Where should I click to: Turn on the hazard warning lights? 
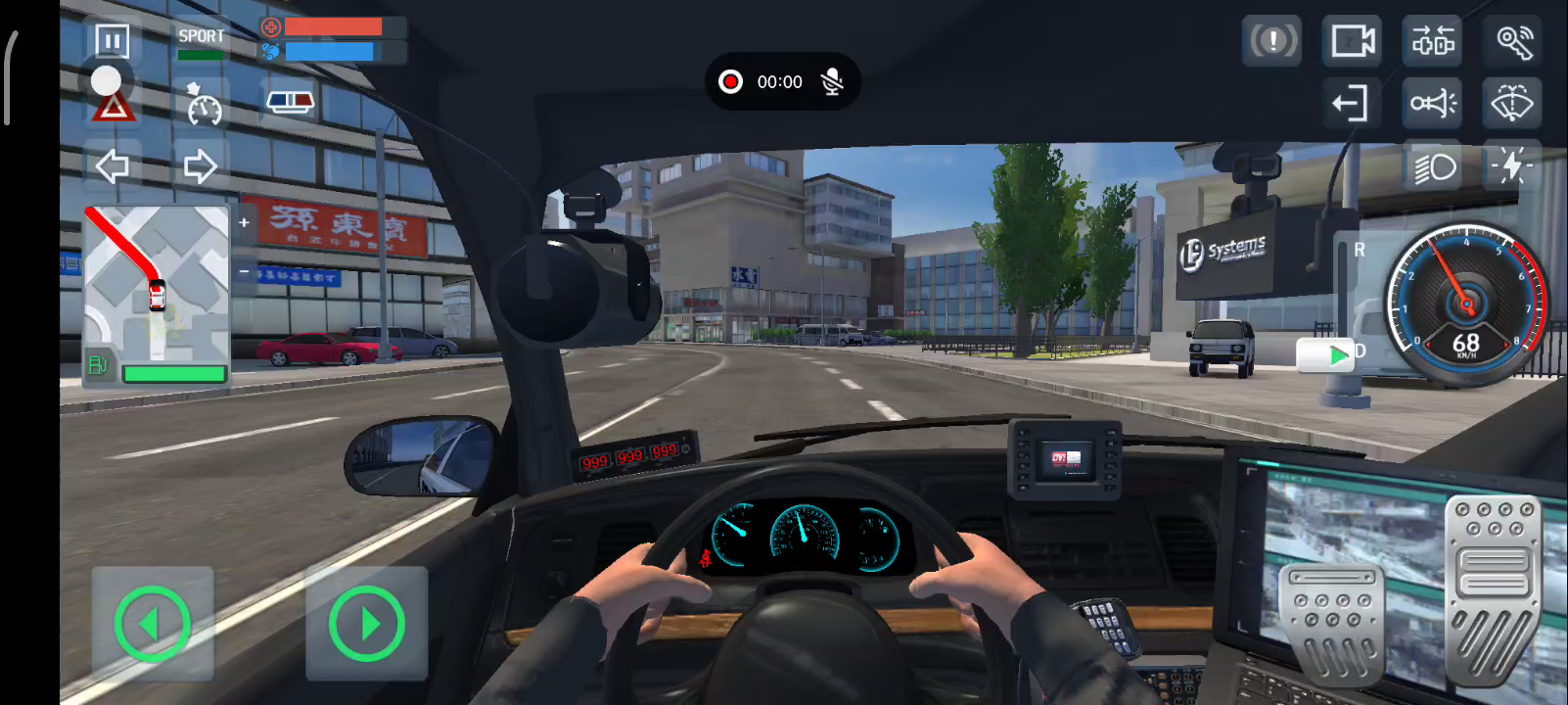pos(114,107)
